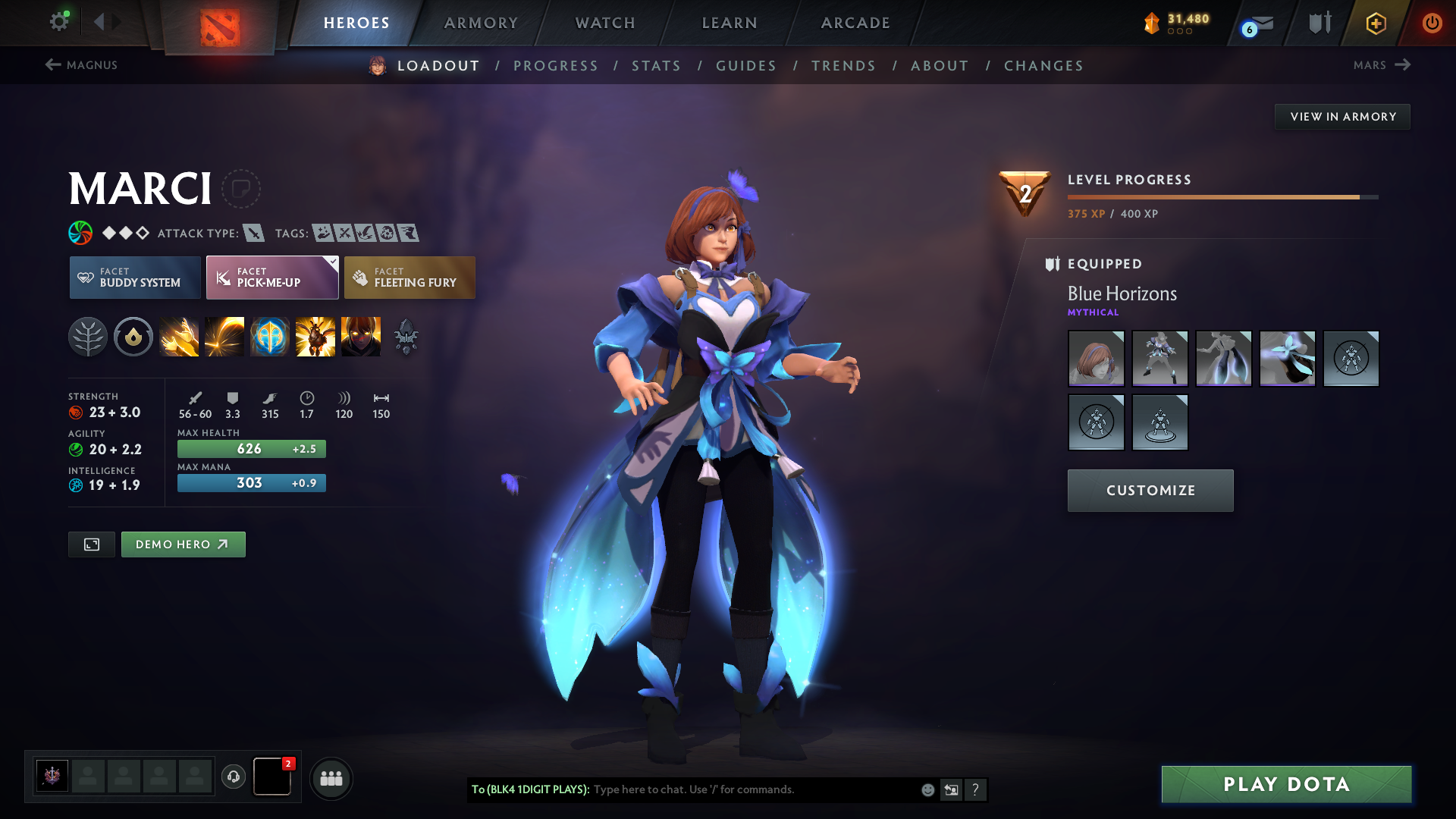Viewport: 1456px width, 819px height.
Task: Open the Arcade tab
Action: pos(855,23)
